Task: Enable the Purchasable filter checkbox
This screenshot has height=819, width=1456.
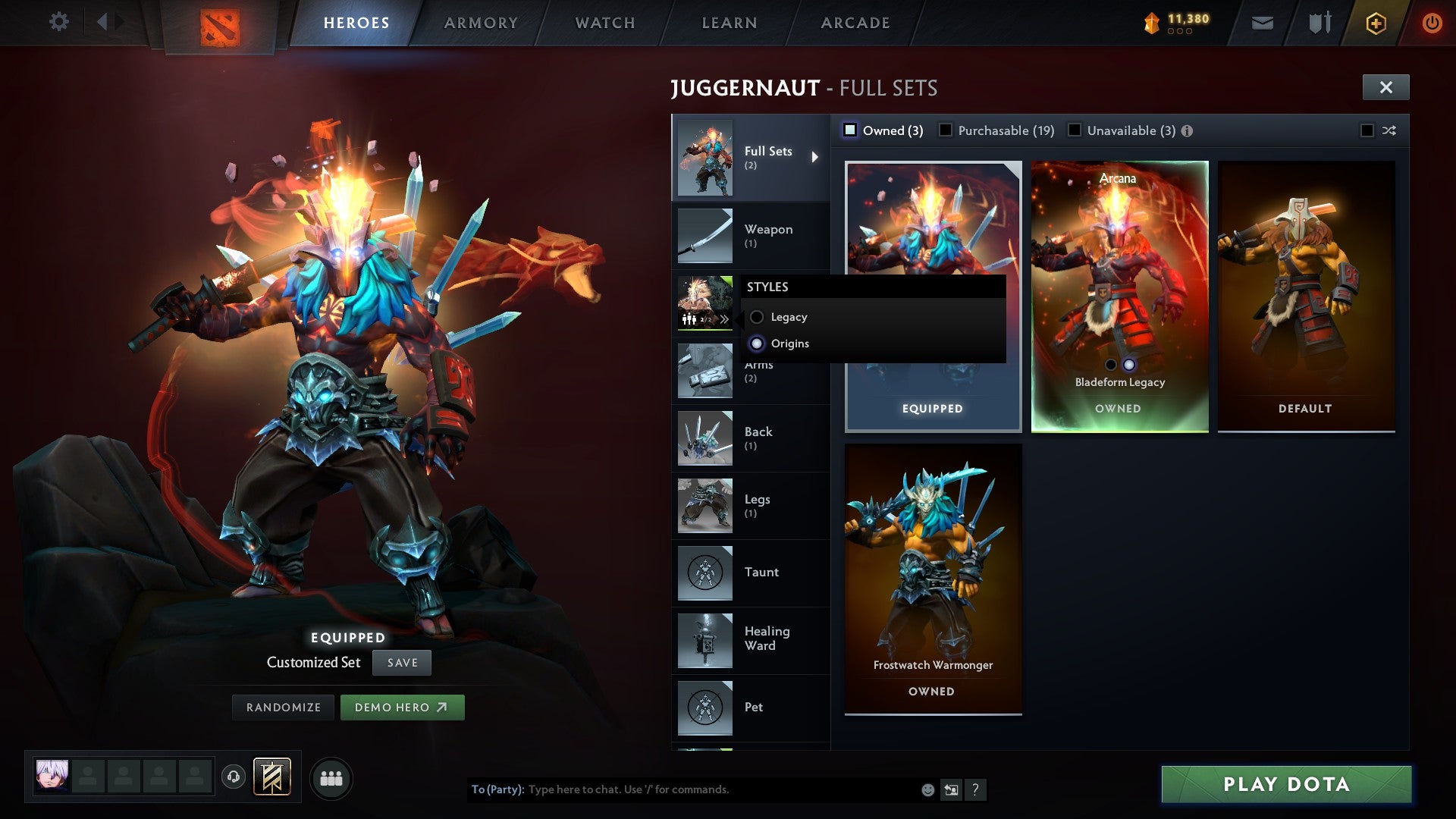Action: pyautogui.click(x=945, y=130)
